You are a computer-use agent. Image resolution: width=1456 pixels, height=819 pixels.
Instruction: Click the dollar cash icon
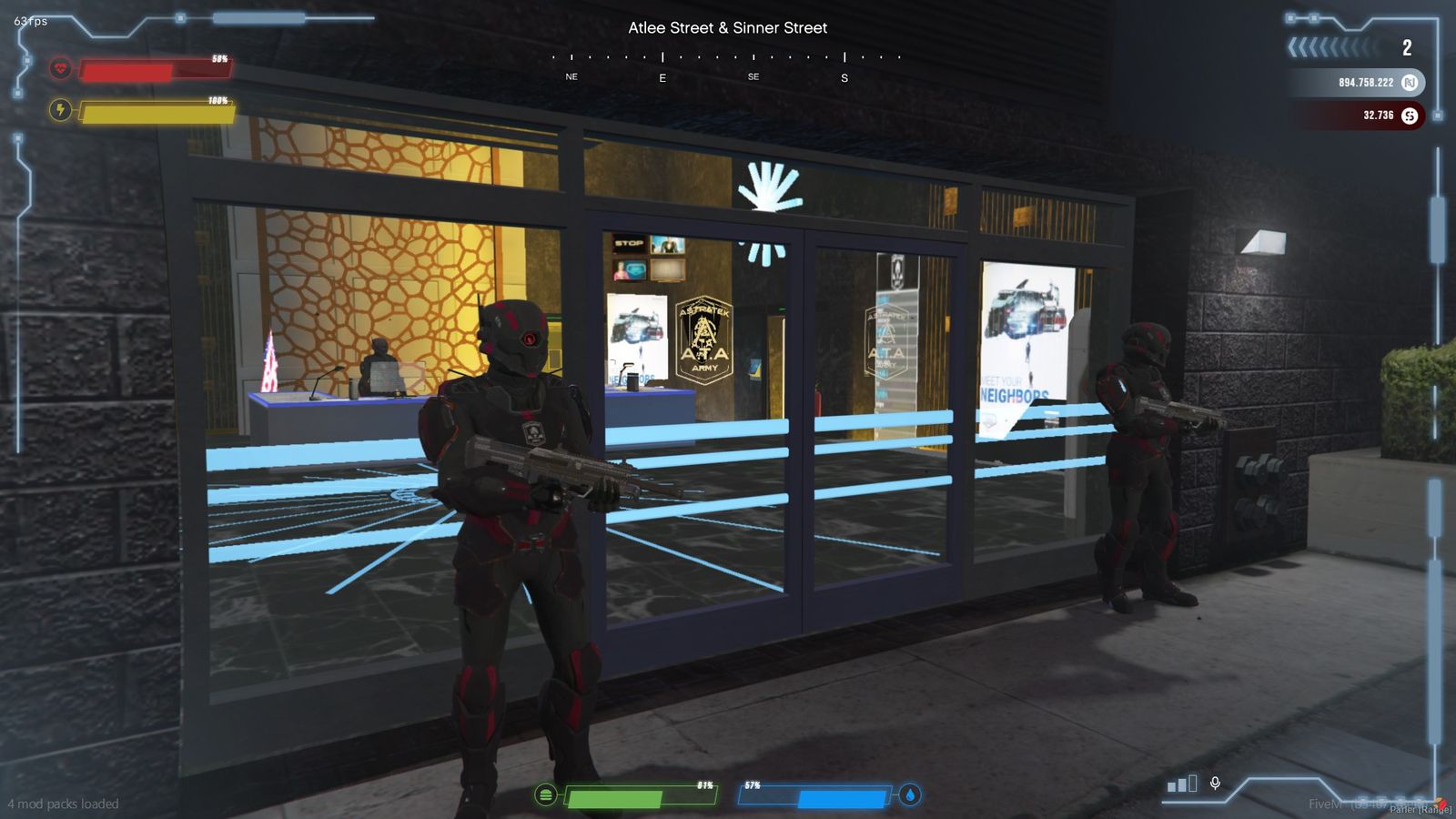coord(1410,116)
